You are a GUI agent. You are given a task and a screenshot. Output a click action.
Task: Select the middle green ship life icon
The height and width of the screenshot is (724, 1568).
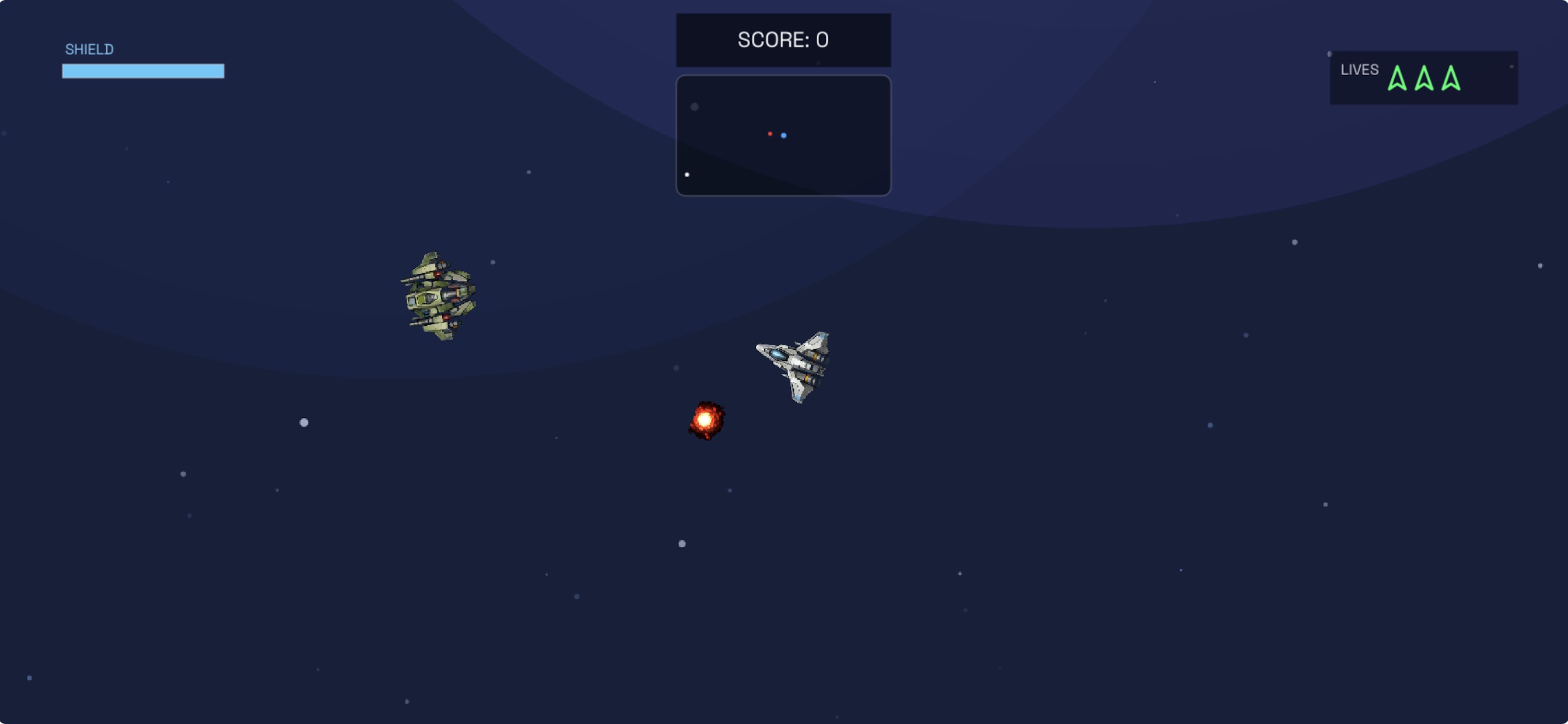click(1424, 80)
